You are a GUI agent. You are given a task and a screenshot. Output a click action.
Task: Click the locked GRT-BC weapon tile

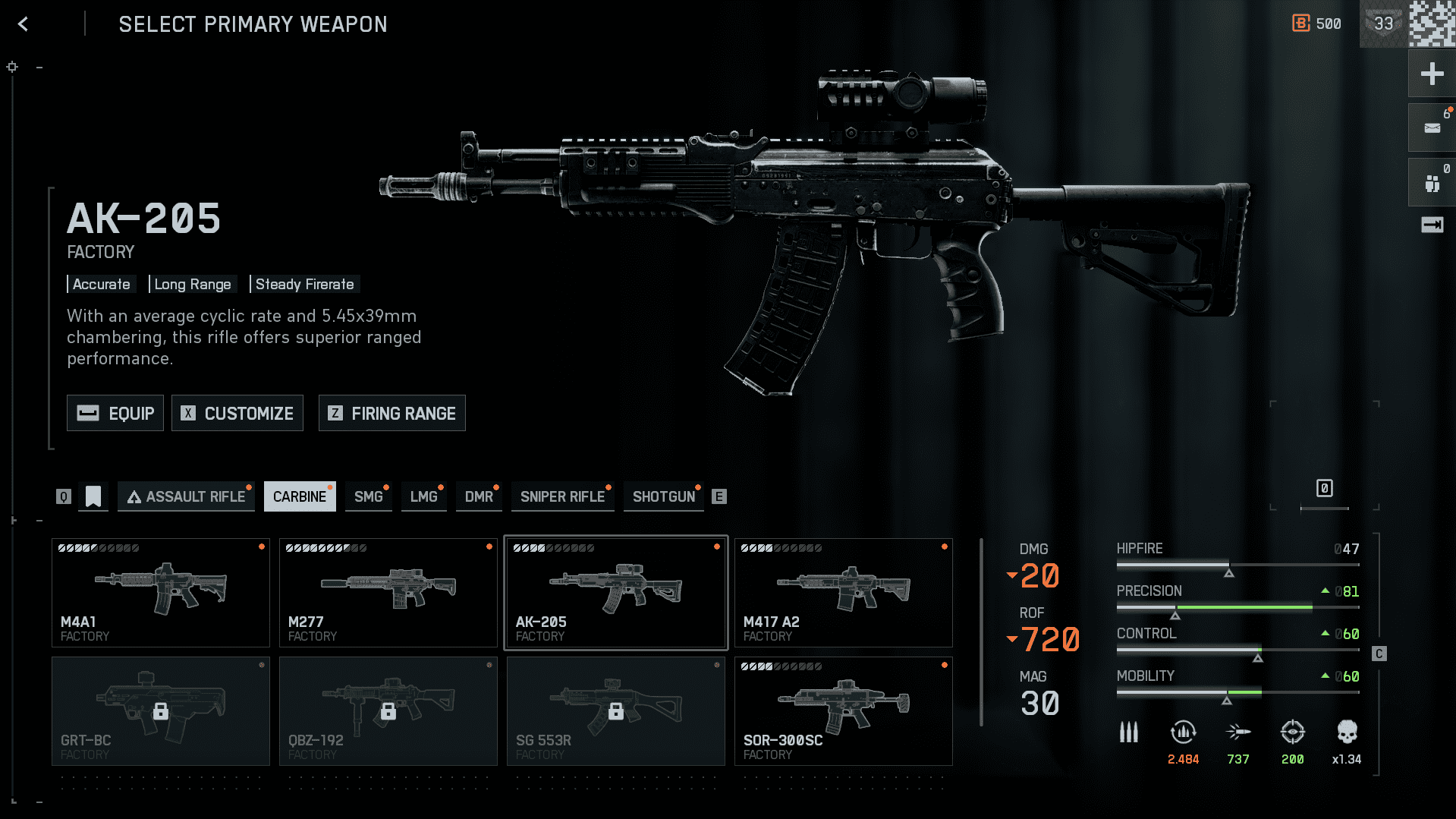(160, 711)
